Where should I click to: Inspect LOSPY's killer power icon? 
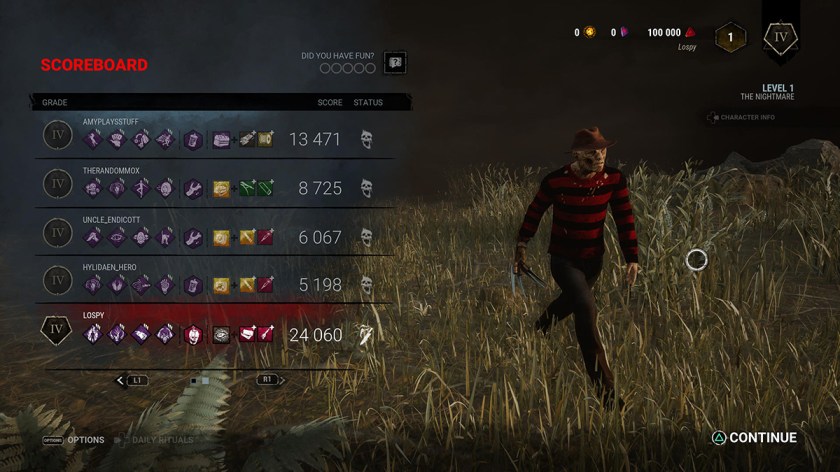coord(193,335)
